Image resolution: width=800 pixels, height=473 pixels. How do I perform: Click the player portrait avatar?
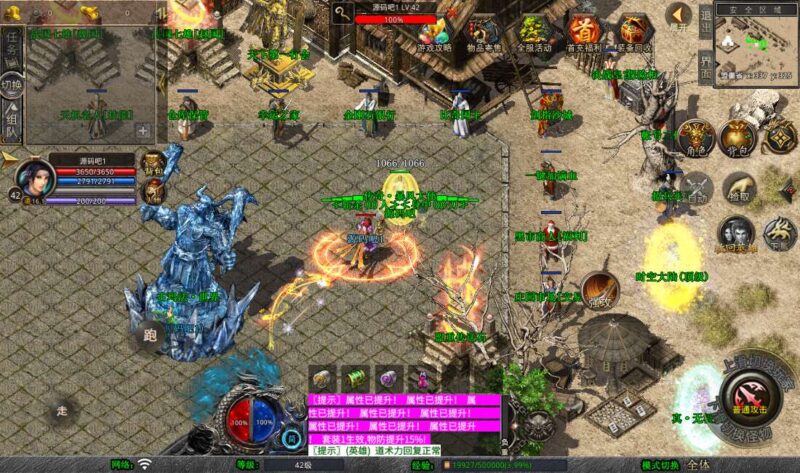pos(36,177)
